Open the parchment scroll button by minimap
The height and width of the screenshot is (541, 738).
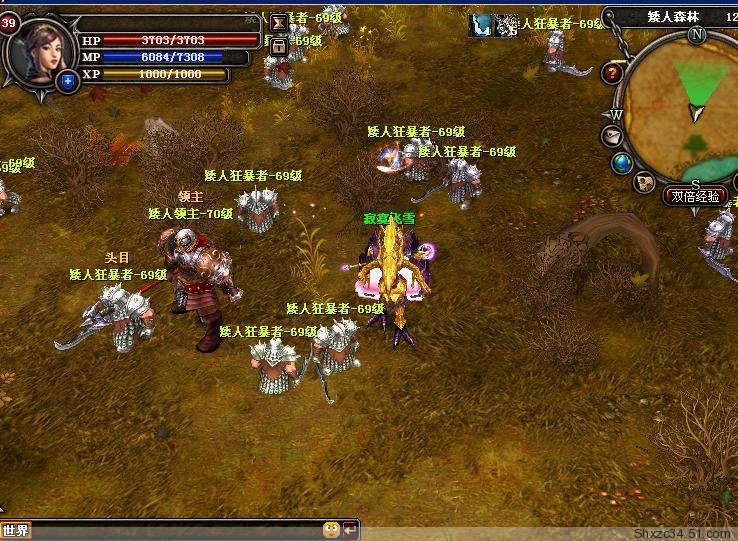pyautogui.click(x=645, y=182)
